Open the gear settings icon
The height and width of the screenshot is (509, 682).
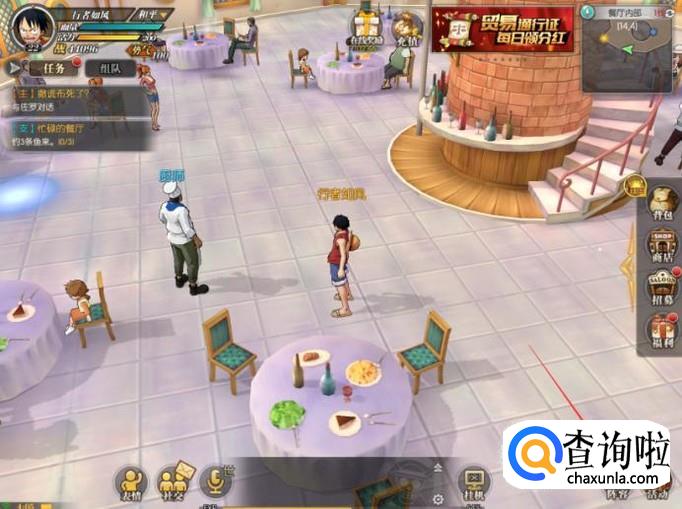click(437, 497)
